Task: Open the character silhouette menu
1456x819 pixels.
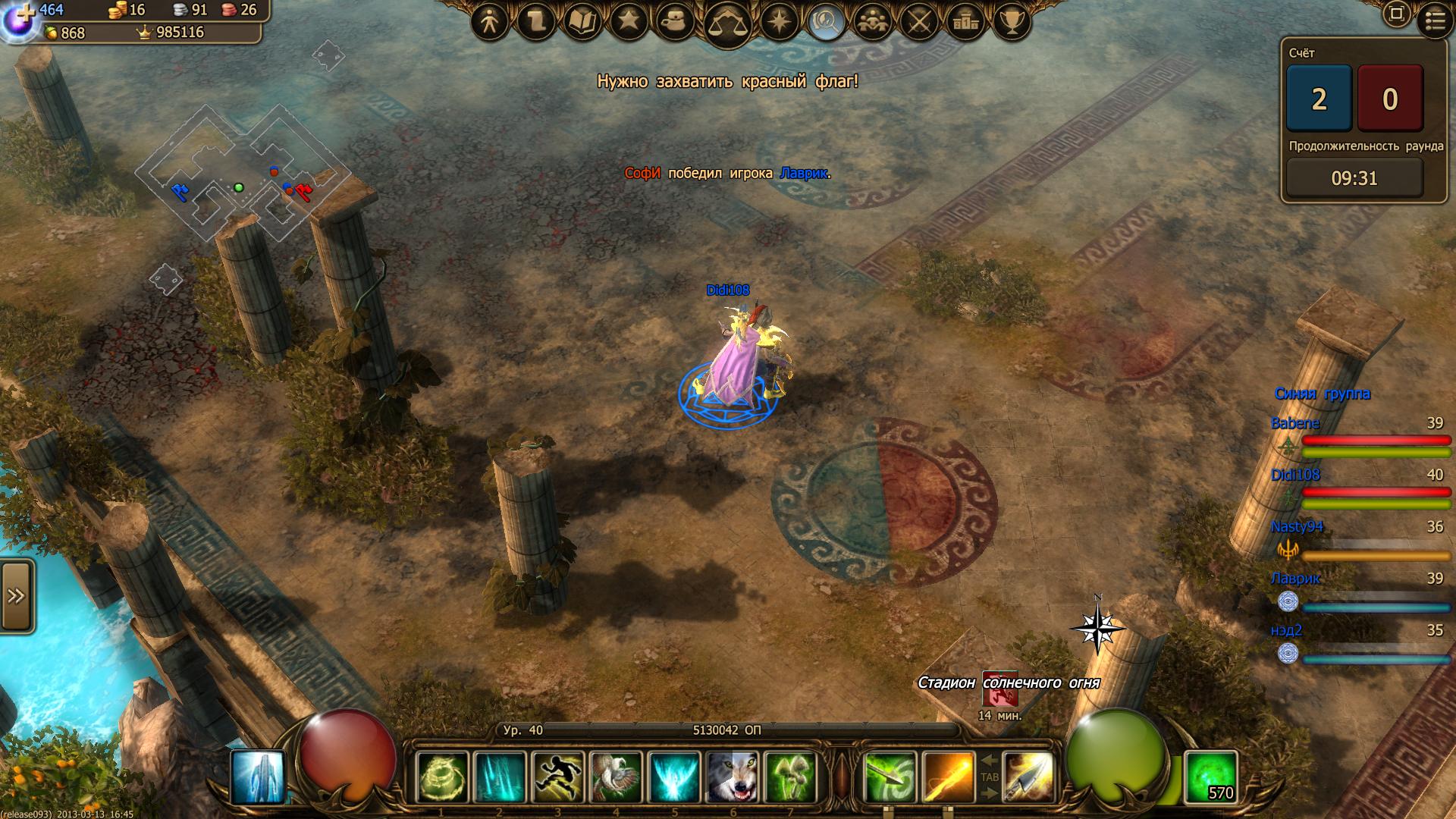Action: click(x=489, y=22)
